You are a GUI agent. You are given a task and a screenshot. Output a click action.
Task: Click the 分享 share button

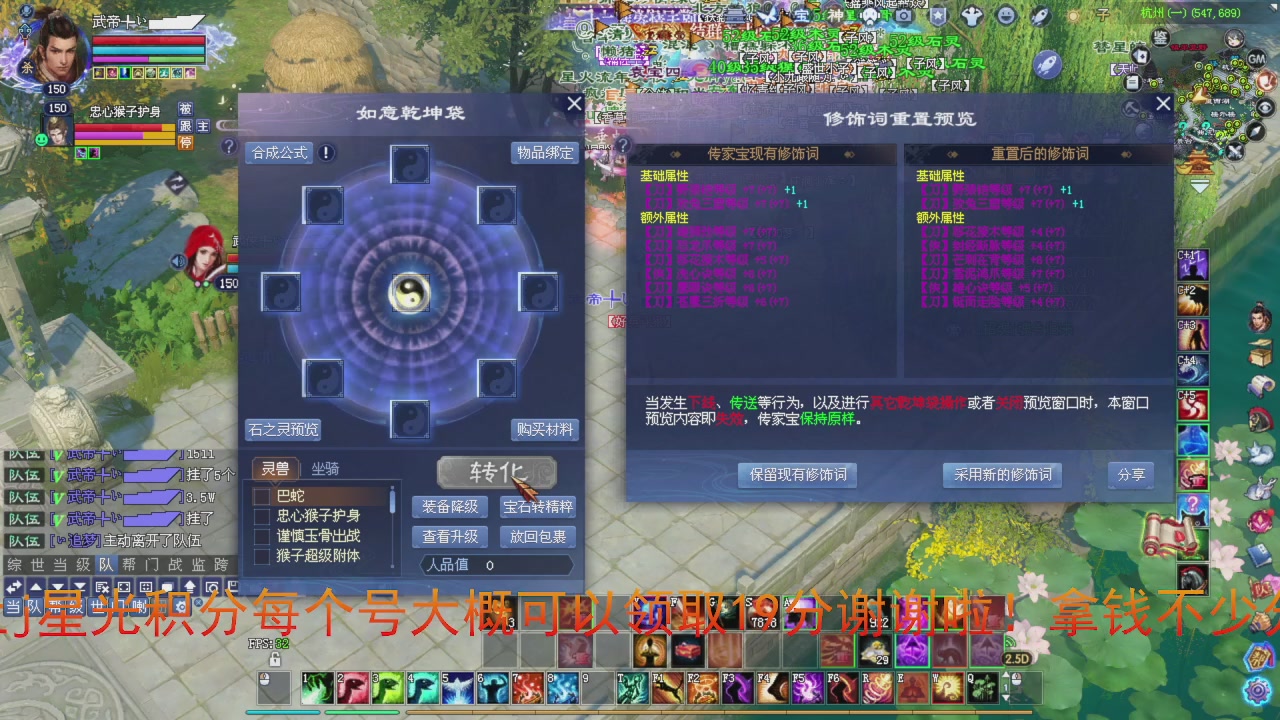click(x=1131, y=475)
